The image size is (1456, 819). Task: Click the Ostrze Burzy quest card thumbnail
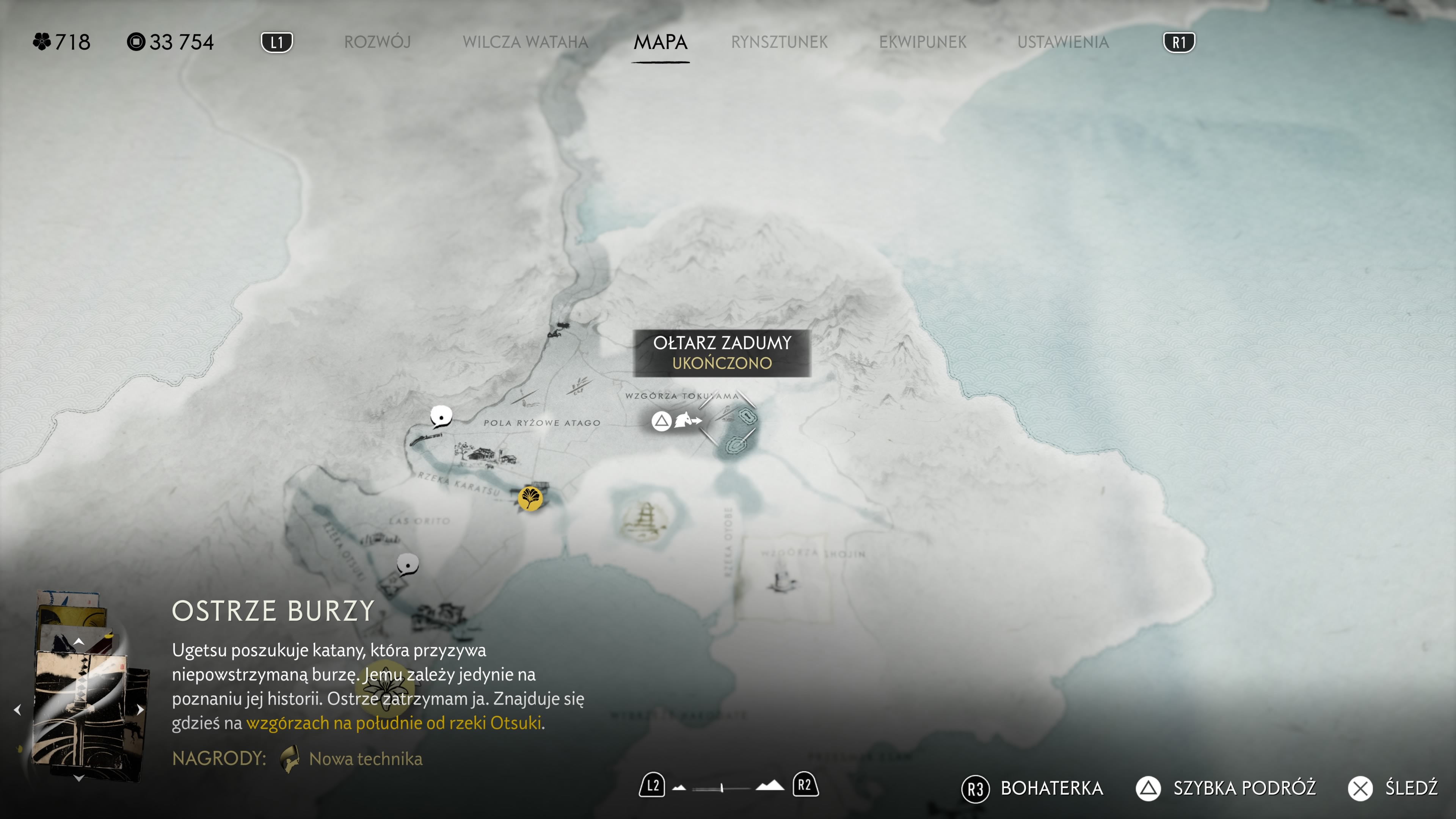[85, 706]
